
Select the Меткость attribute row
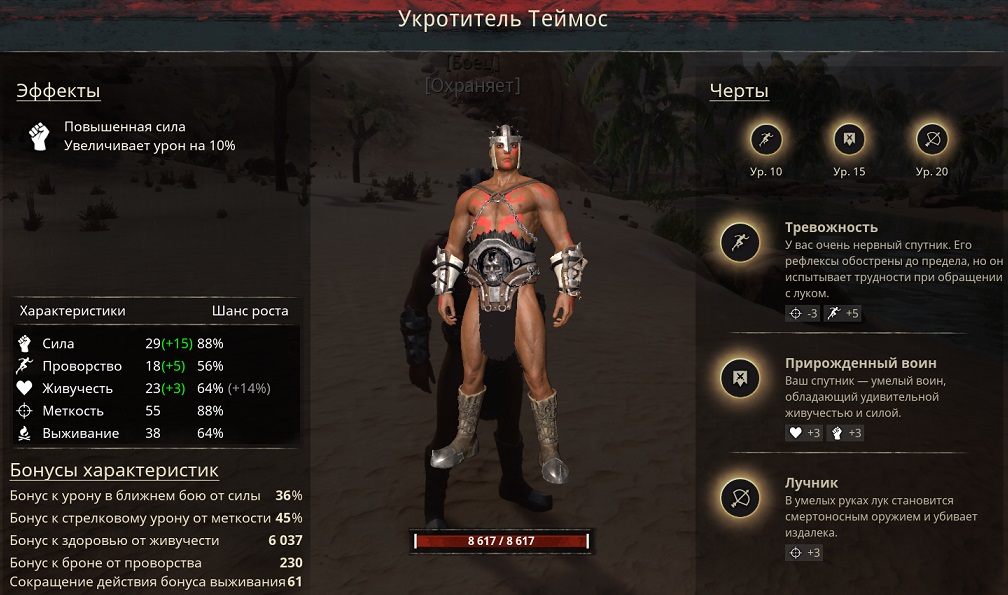tap(155, 411)
